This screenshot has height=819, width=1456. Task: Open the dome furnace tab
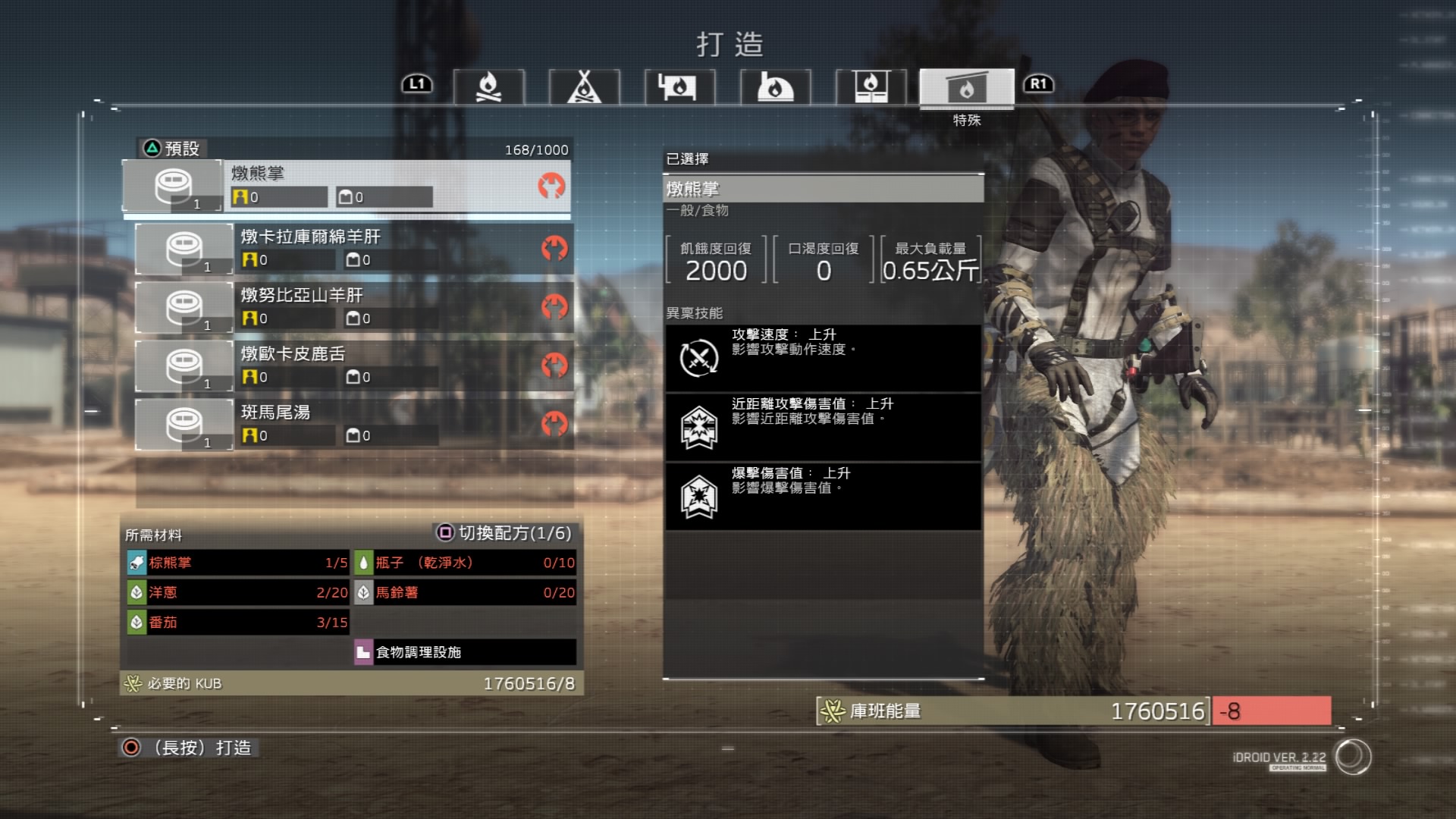click(775, 86)
